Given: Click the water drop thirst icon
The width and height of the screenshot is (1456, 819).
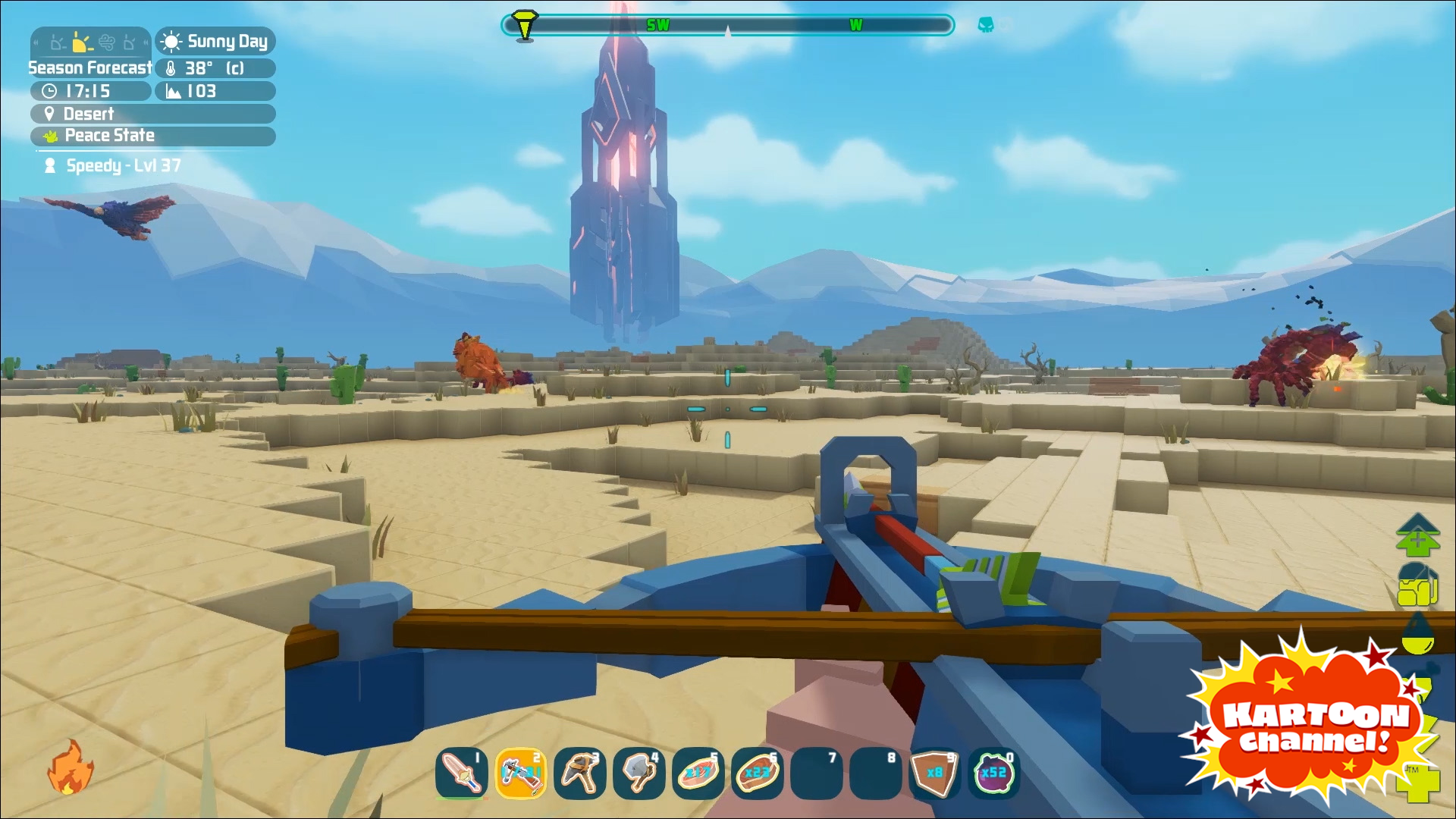Looking at the screenshot, I should [1417, 634].
